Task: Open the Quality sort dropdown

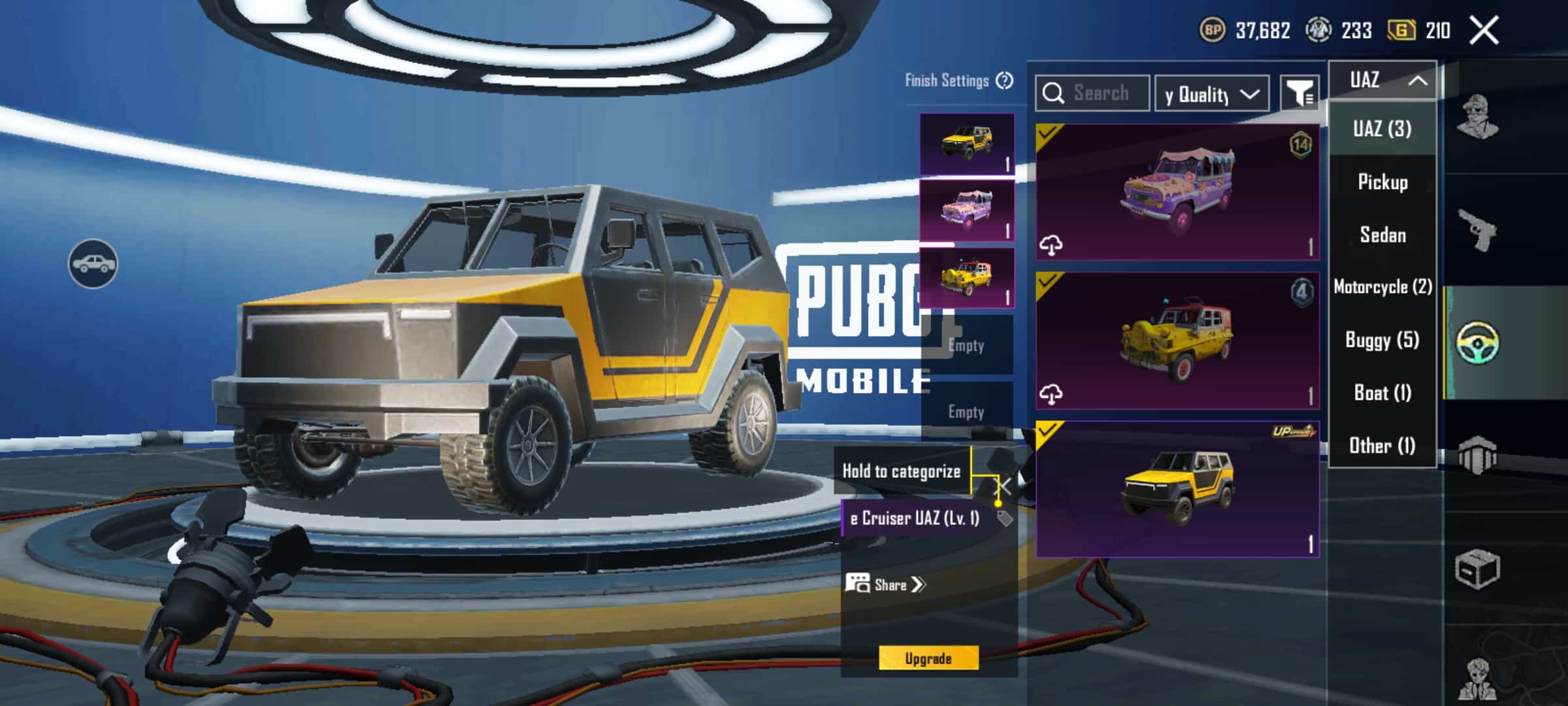Action: point(1212,94)
